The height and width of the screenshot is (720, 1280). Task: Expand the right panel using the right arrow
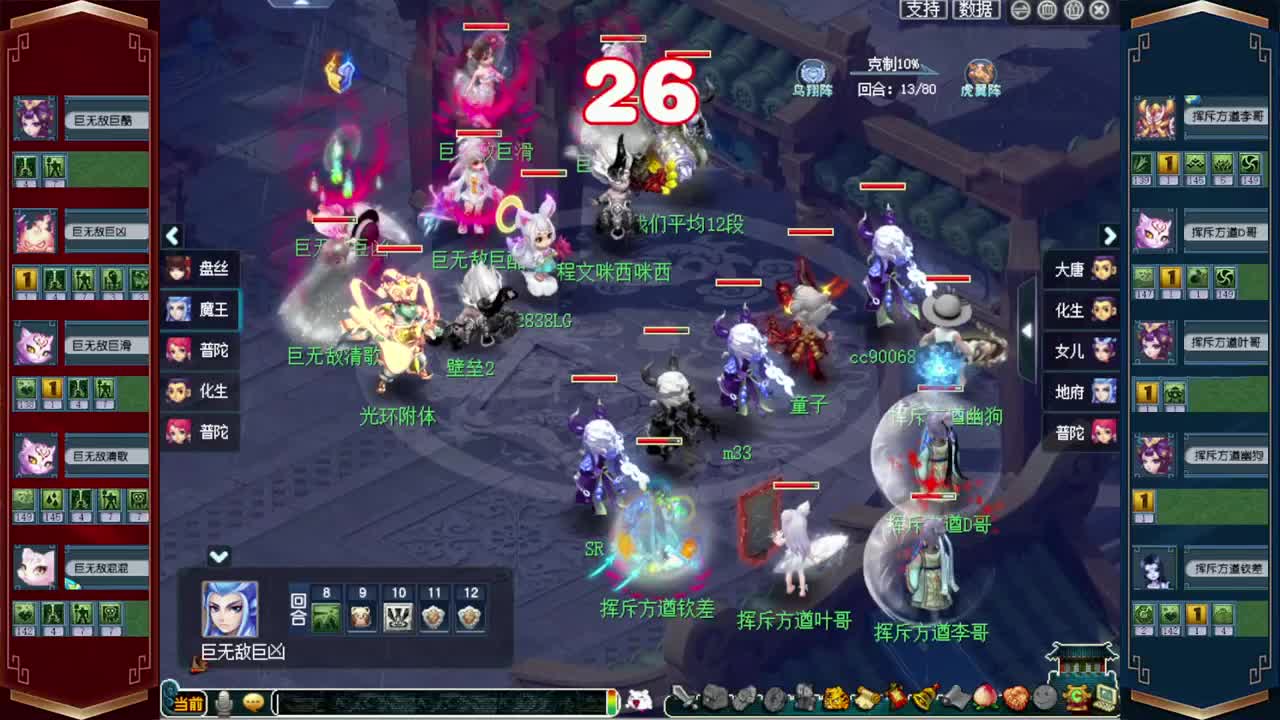[x=1110, y=237]
